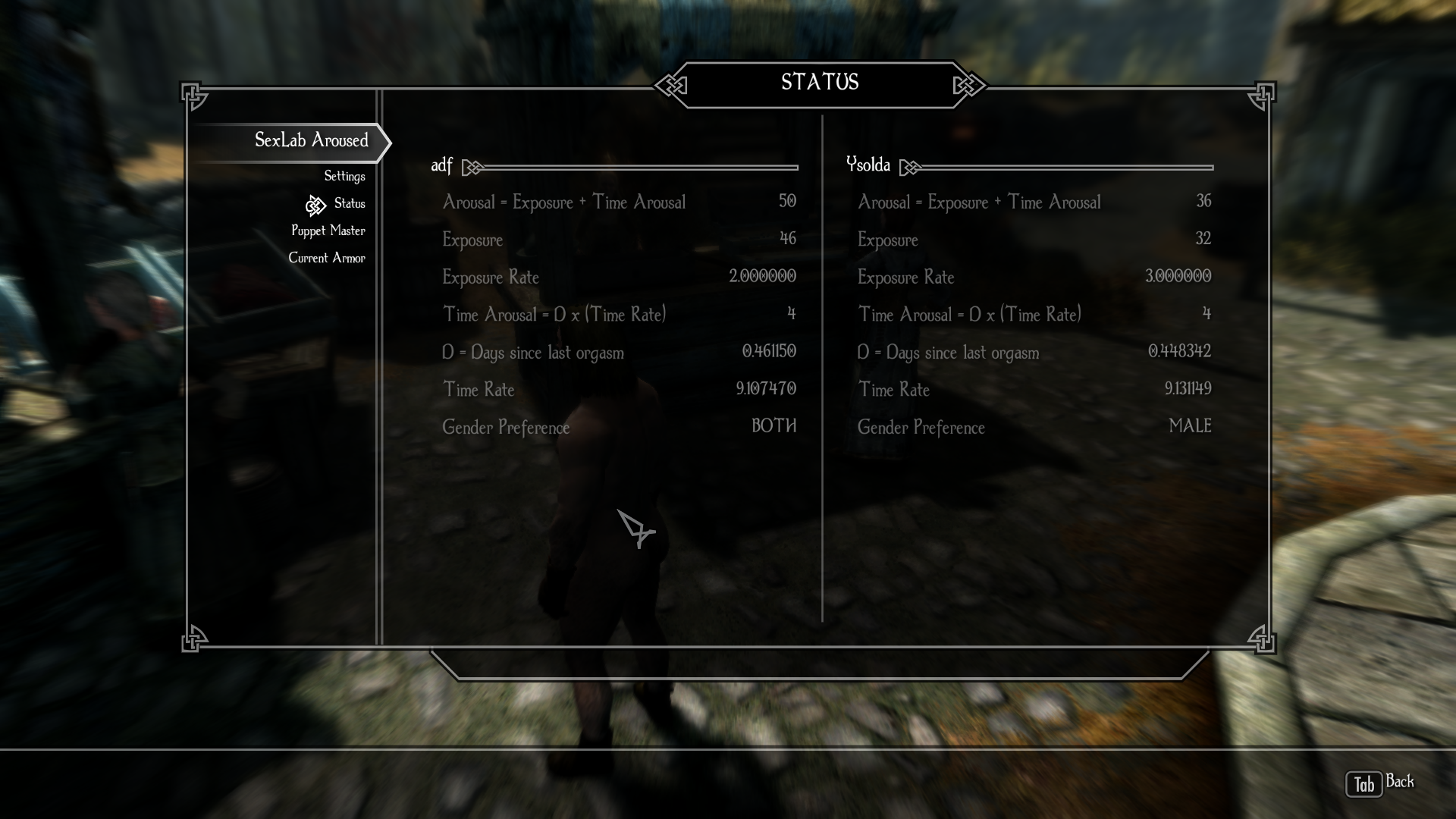The width and height of the screenshot is (1456, 819).
Task: Open the Settings page
Action: click(344, 176)
